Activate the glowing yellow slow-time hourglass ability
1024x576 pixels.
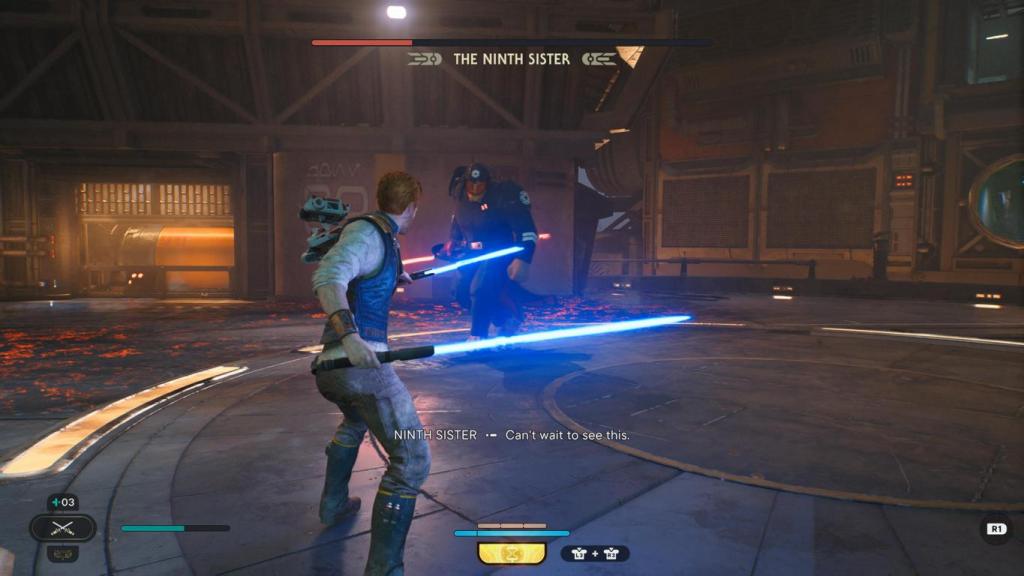(x=512, y=552)
